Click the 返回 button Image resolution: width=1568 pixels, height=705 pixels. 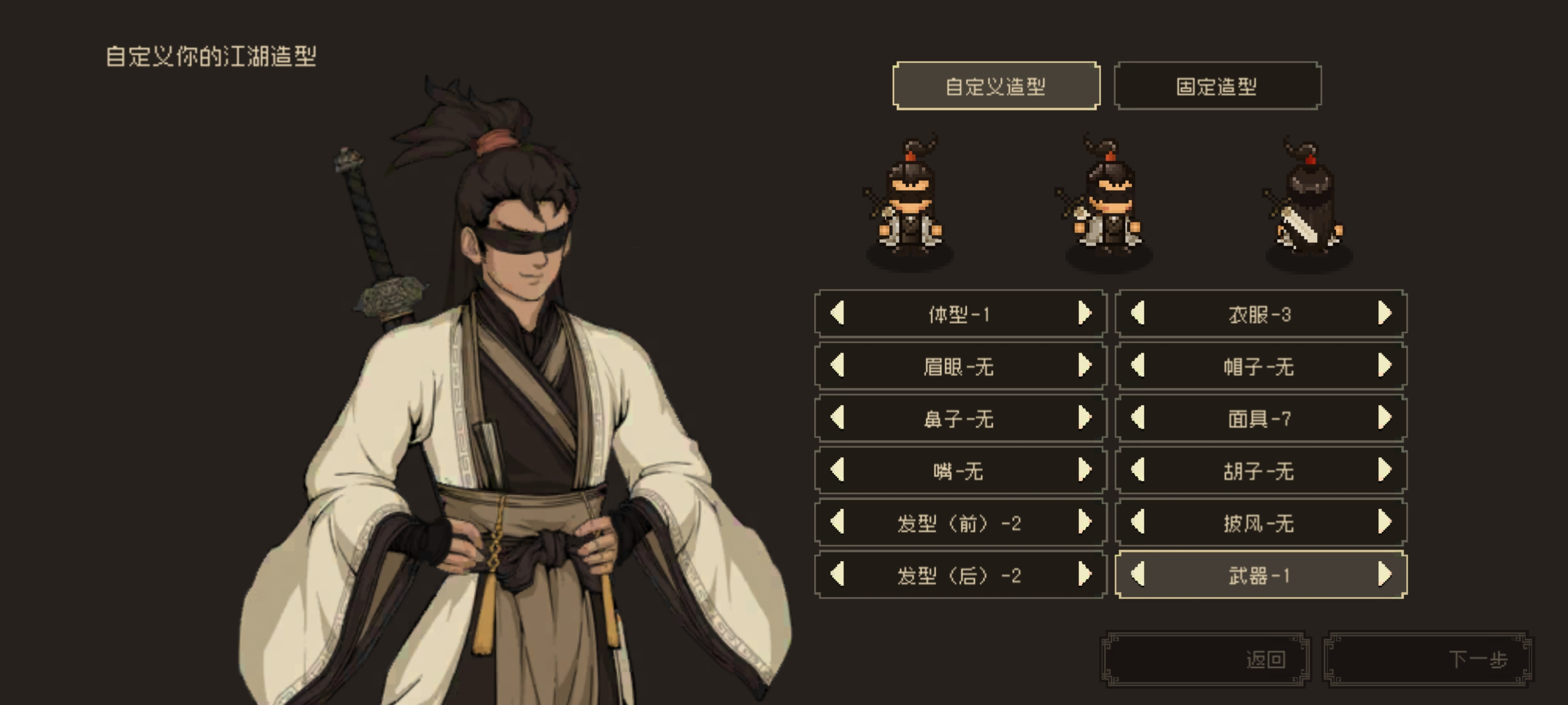[x=1205, y=662]
